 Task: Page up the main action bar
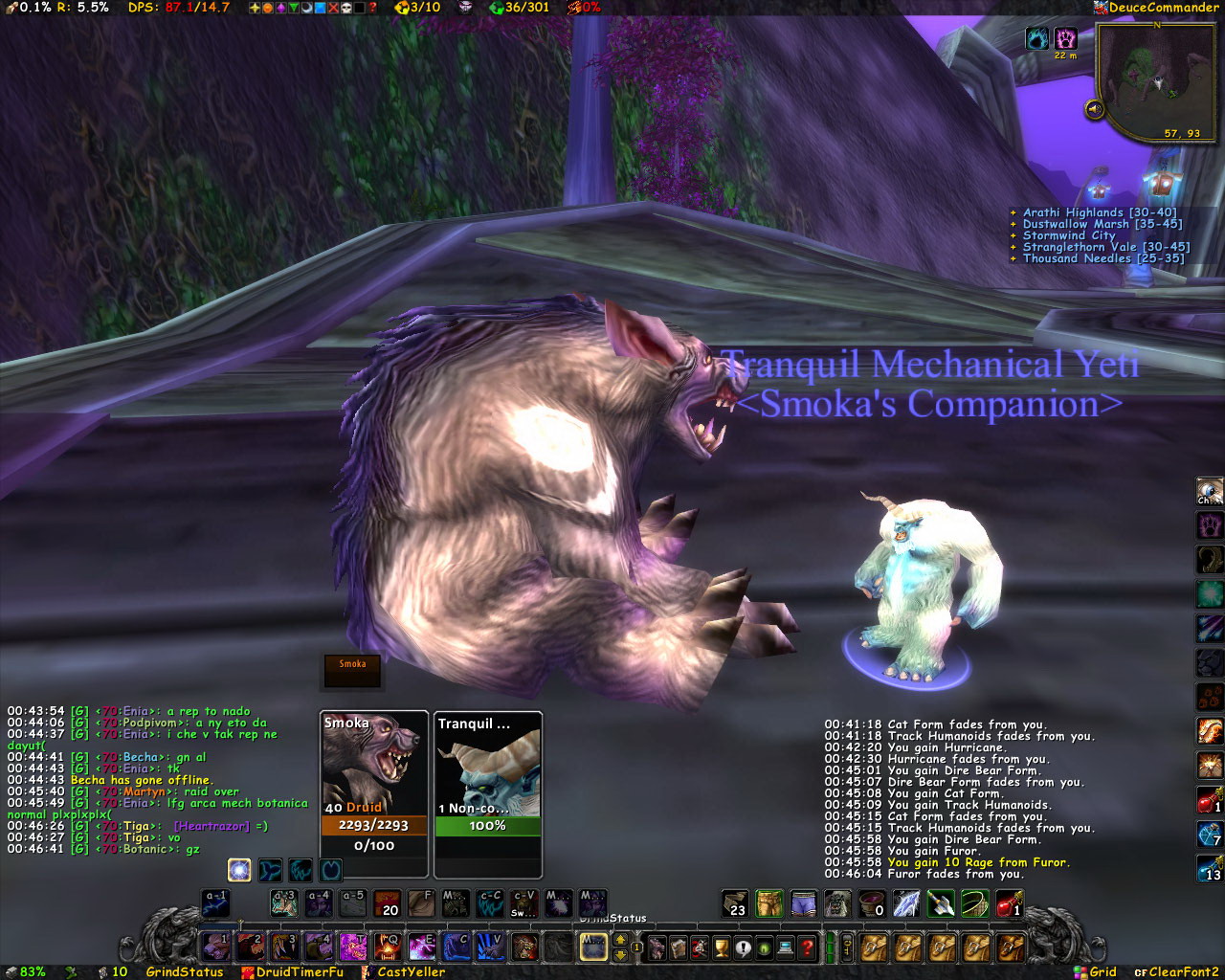coord(620,940)
